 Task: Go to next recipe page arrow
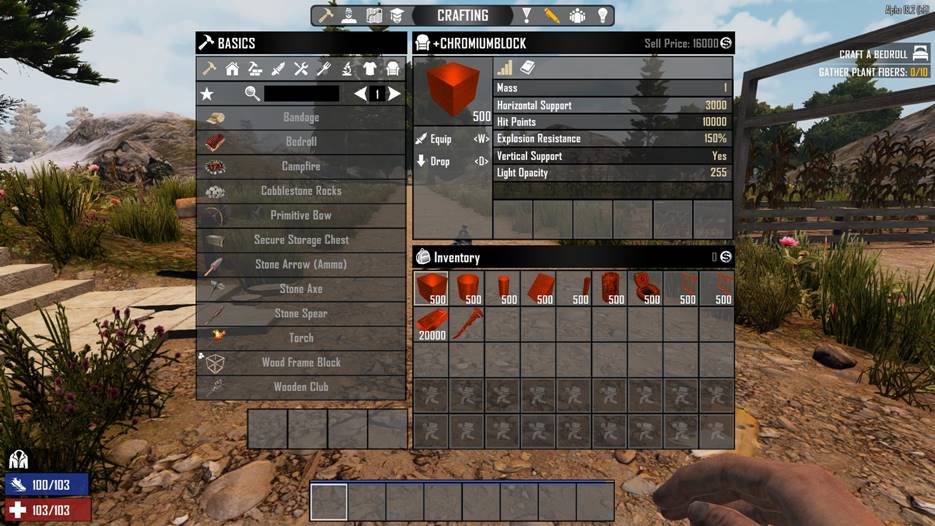[395, 94]
